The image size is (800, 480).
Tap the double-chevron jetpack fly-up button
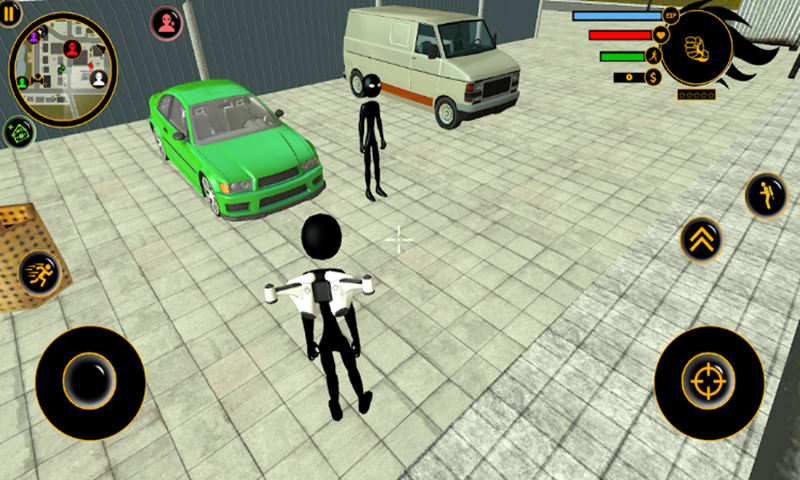click(701, 240)
